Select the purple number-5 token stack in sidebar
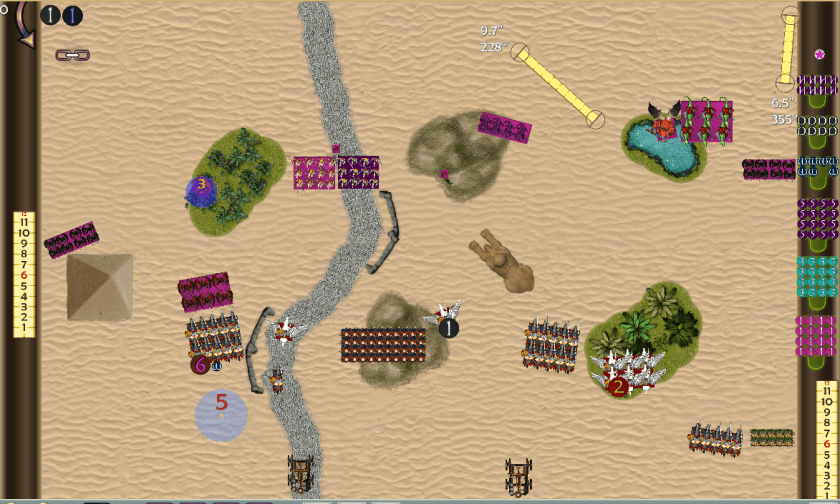 (x=817, y=218)
